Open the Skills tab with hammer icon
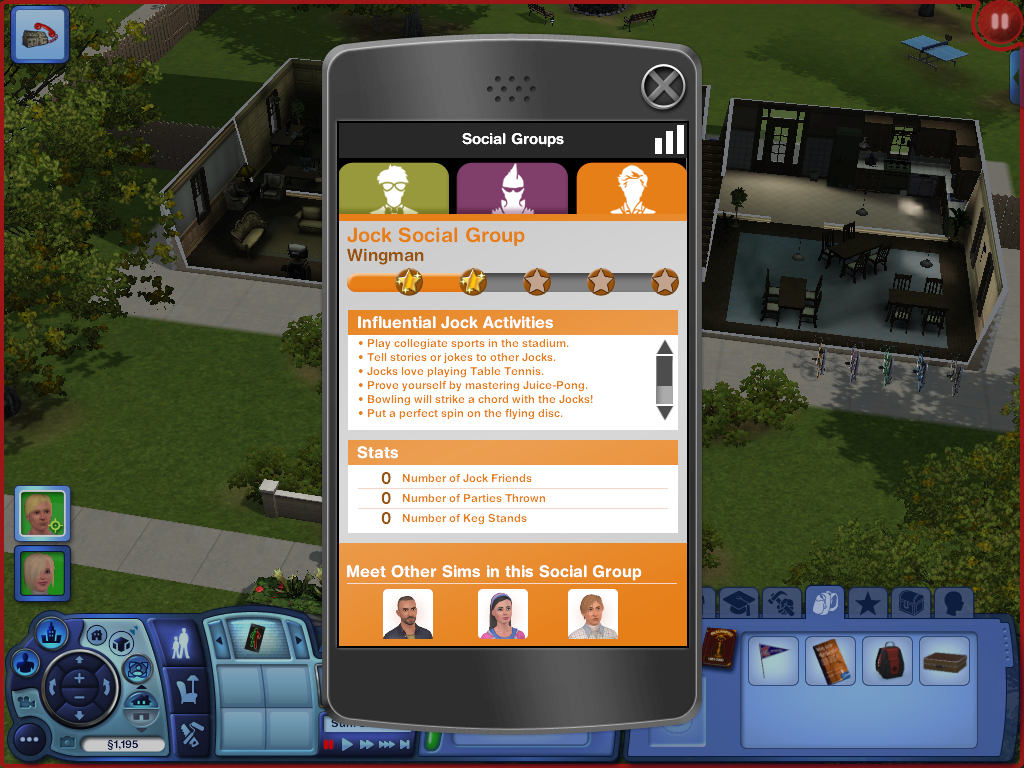1024x768 pixels. click(x=780, y=603)
